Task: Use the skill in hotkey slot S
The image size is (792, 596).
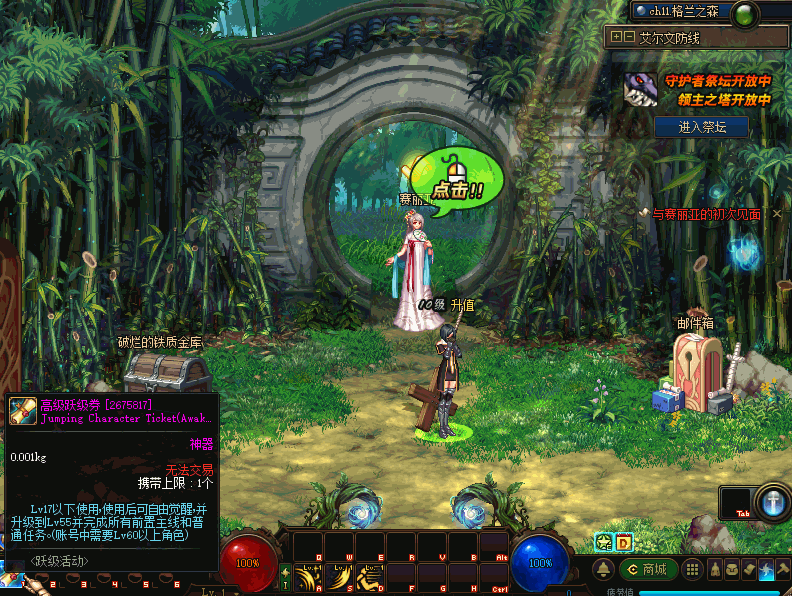Action: pyautogui.click(x=339, y=575)
